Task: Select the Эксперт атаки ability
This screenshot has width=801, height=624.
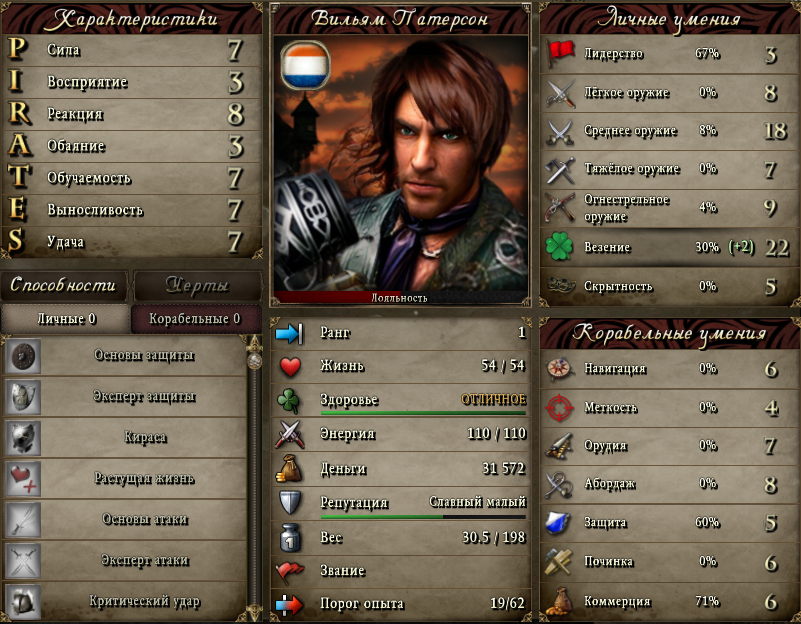Action: [x=144, y=560]
